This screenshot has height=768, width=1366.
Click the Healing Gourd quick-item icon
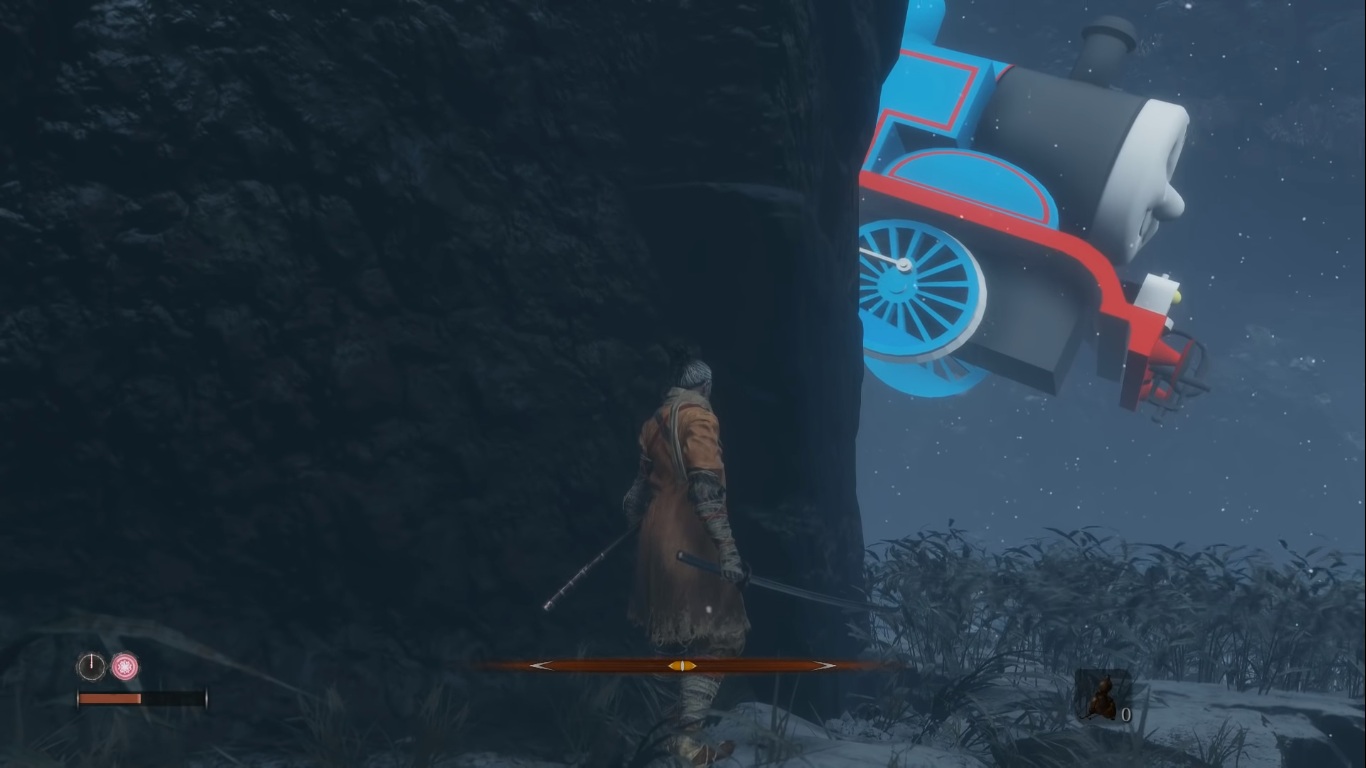[x=1103, y=698]
